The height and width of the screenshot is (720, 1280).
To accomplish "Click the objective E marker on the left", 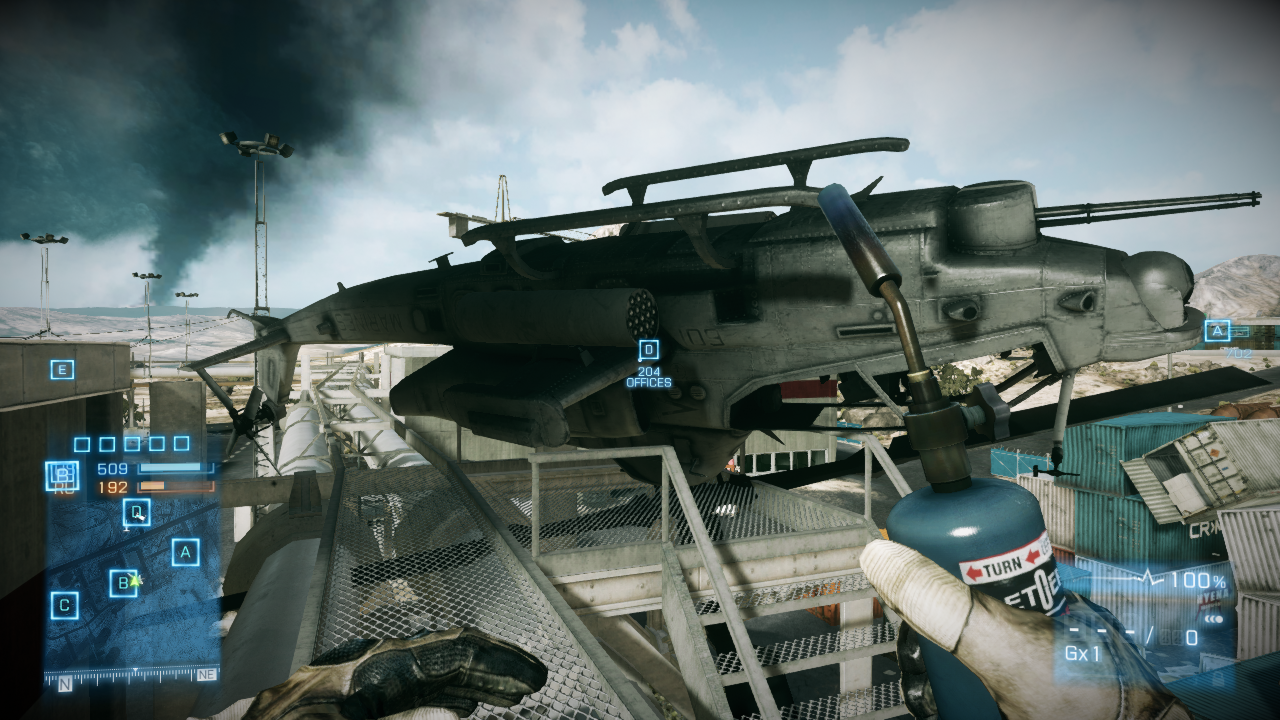I will tap(62, 368).
